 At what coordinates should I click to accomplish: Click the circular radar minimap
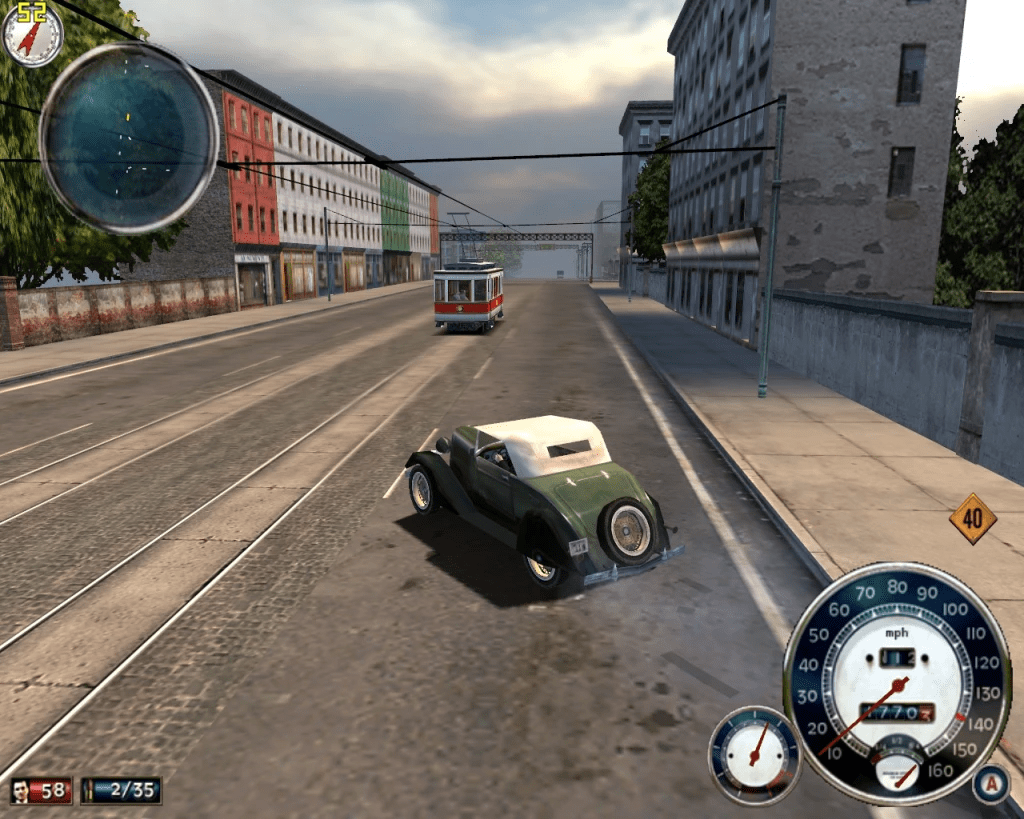pos(128,138)
